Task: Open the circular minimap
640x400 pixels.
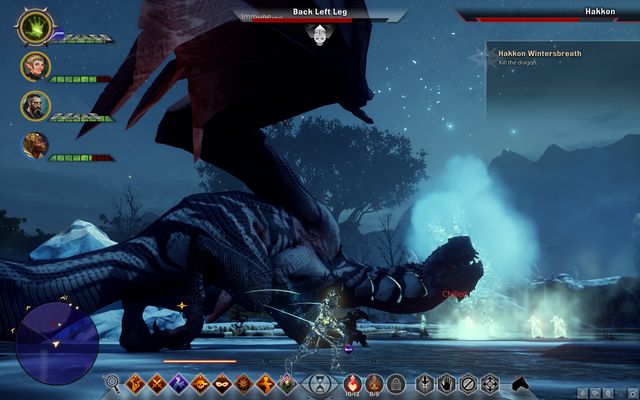Action: click(x=58, y=334)
